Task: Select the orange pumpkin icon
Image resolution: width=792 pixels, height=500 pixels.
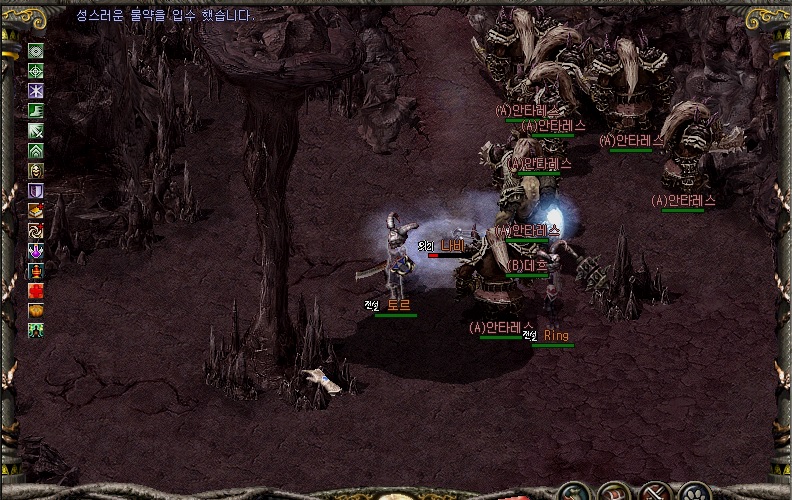Action: tap(36, 311)
